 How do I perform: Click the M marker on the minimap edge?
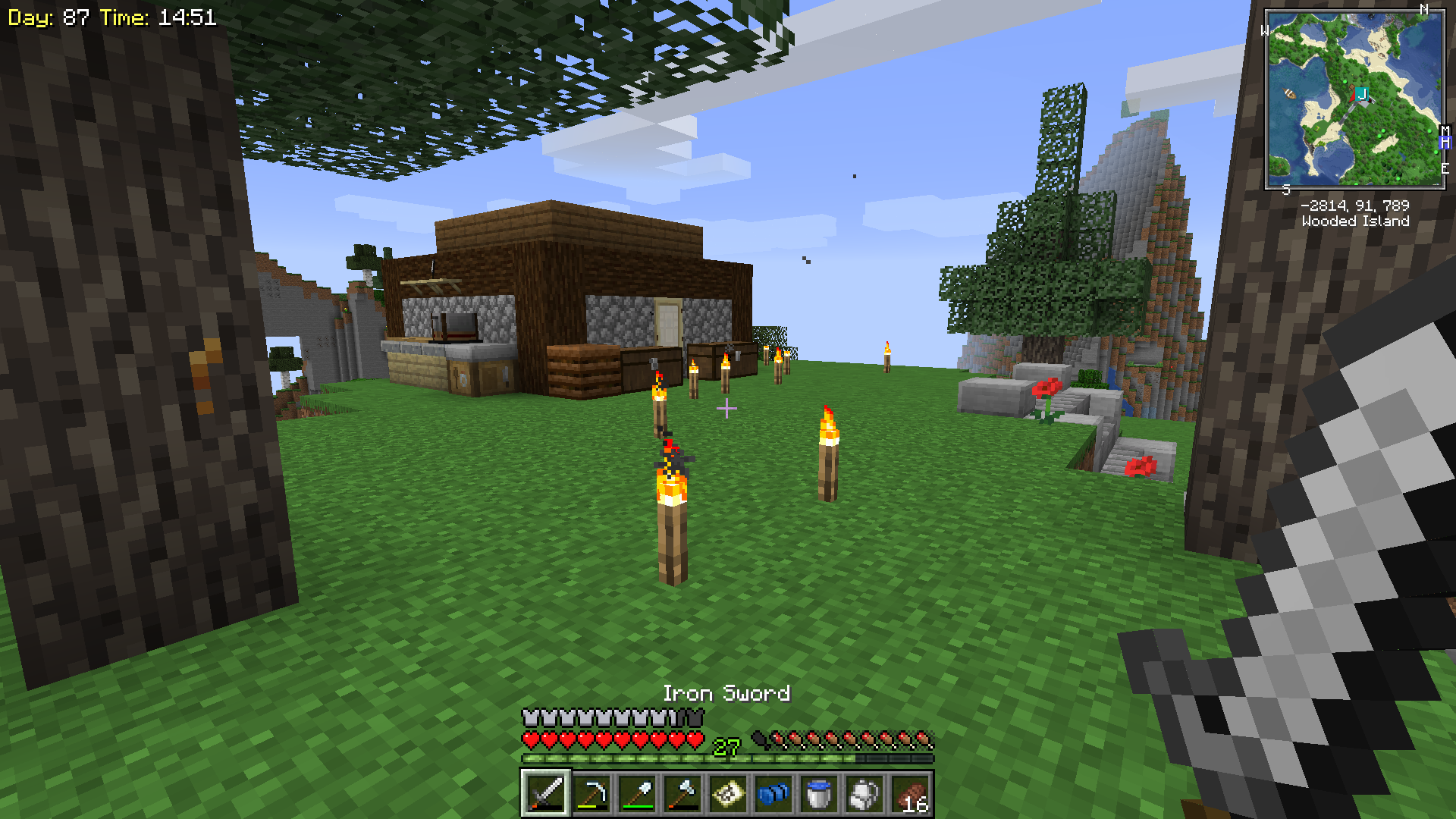1445,131
